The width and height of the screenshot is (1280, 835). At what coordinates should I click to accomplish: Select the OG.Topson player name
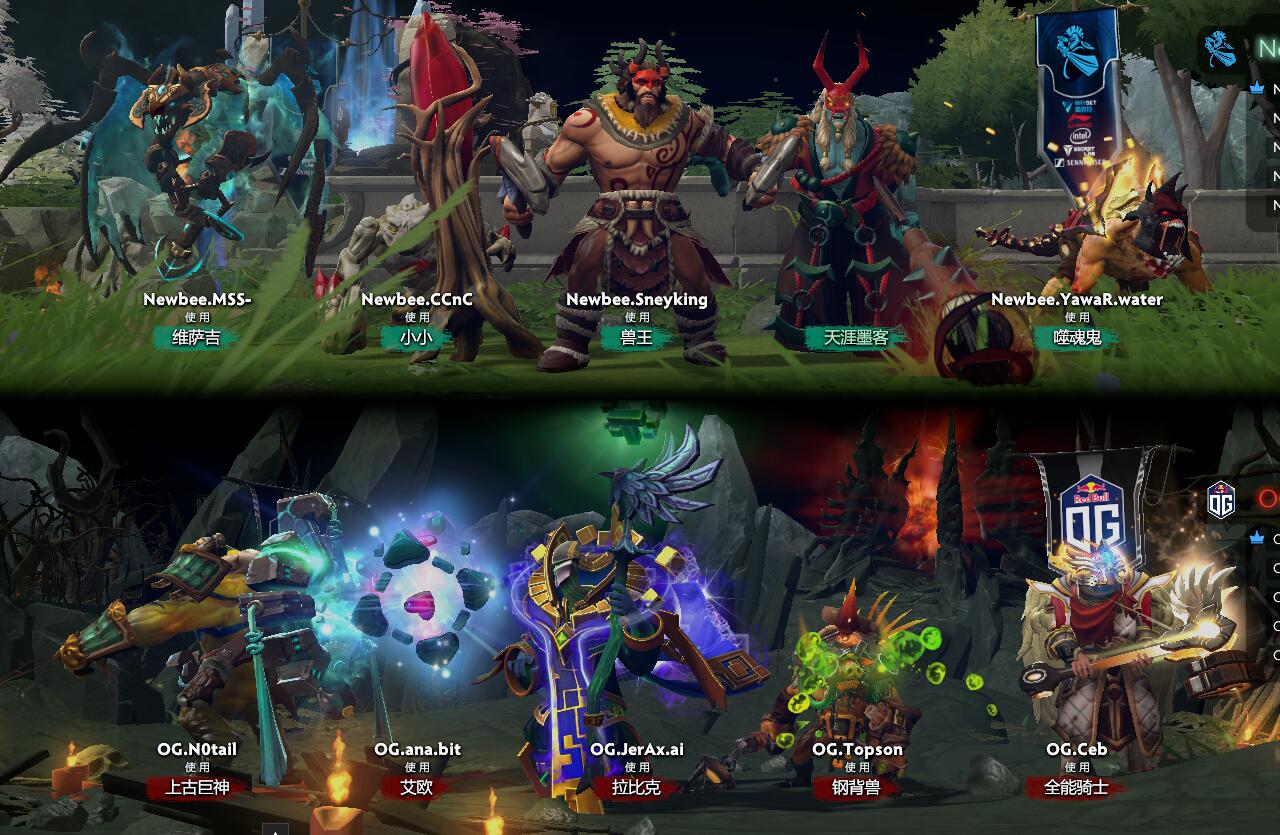click(857, 749)
